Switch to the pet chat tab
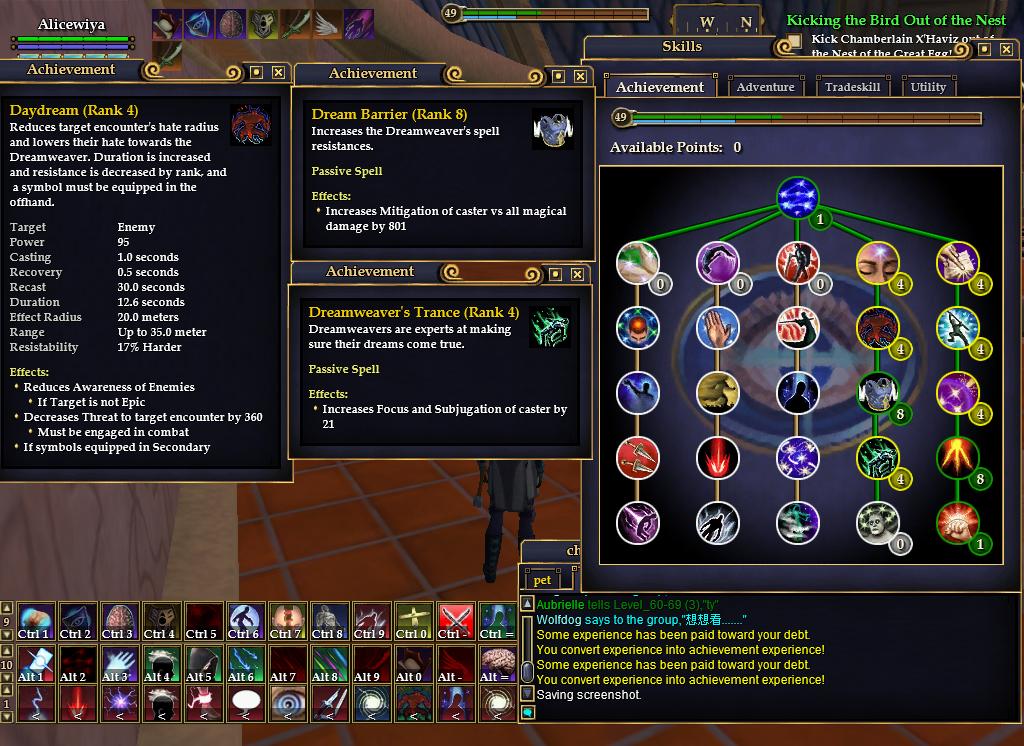The height and width of the screenshot is (746, 1024). coord(542,580)
